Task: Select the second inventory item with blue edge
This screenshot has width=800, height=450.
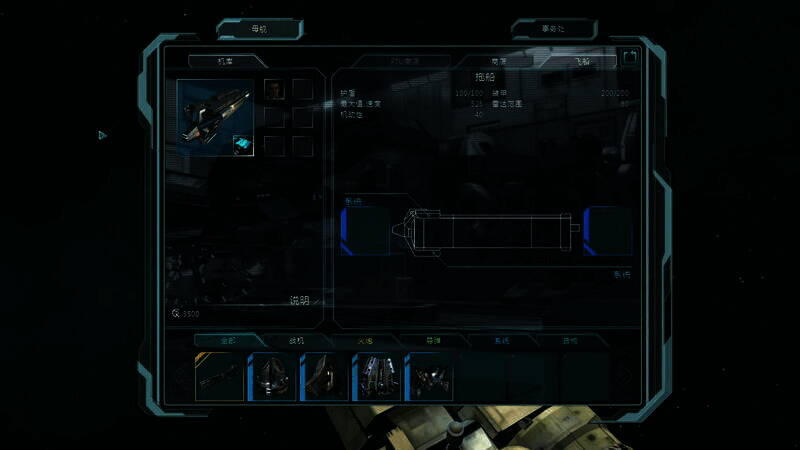Action: pos(273,376)
